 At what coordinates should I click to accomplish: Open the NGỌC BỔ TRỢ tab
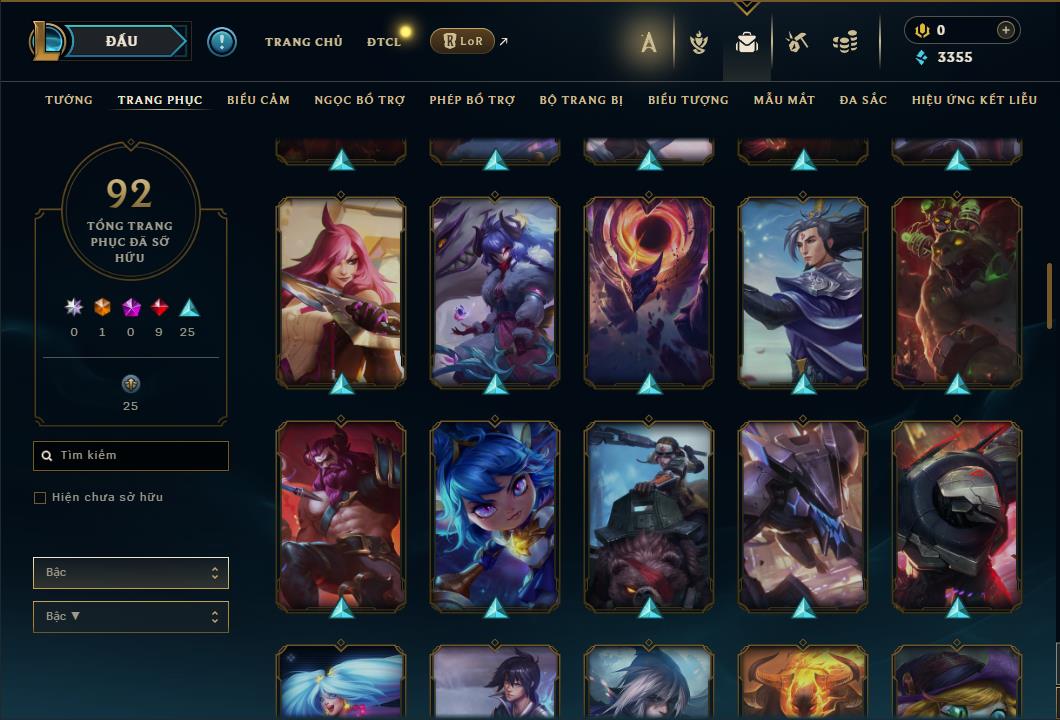[x=360, y=100]
